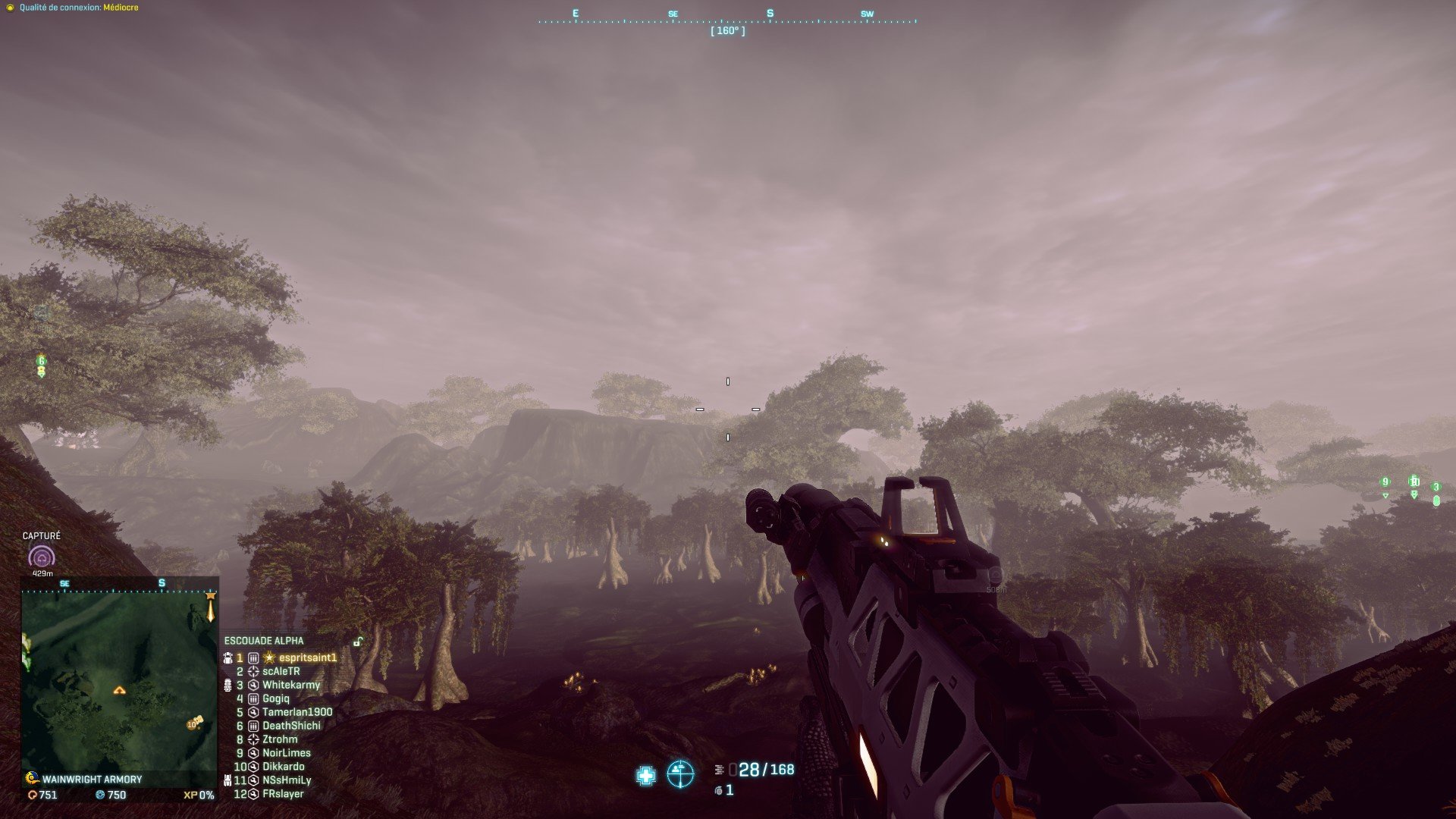Click the purple capture point indicator
This screenshot has height=819, width=1456.
point(41,558)
